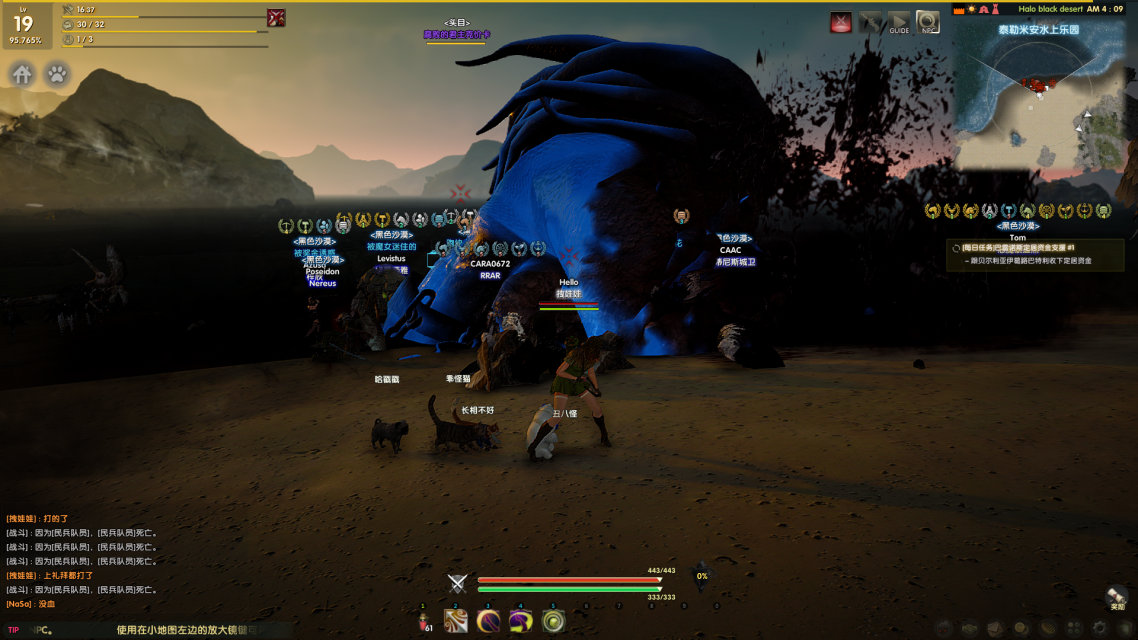Click the crossed swords icon beside the health bar
The width and height of the screenshot is (1138, 640).
click(x=458, y=584)
